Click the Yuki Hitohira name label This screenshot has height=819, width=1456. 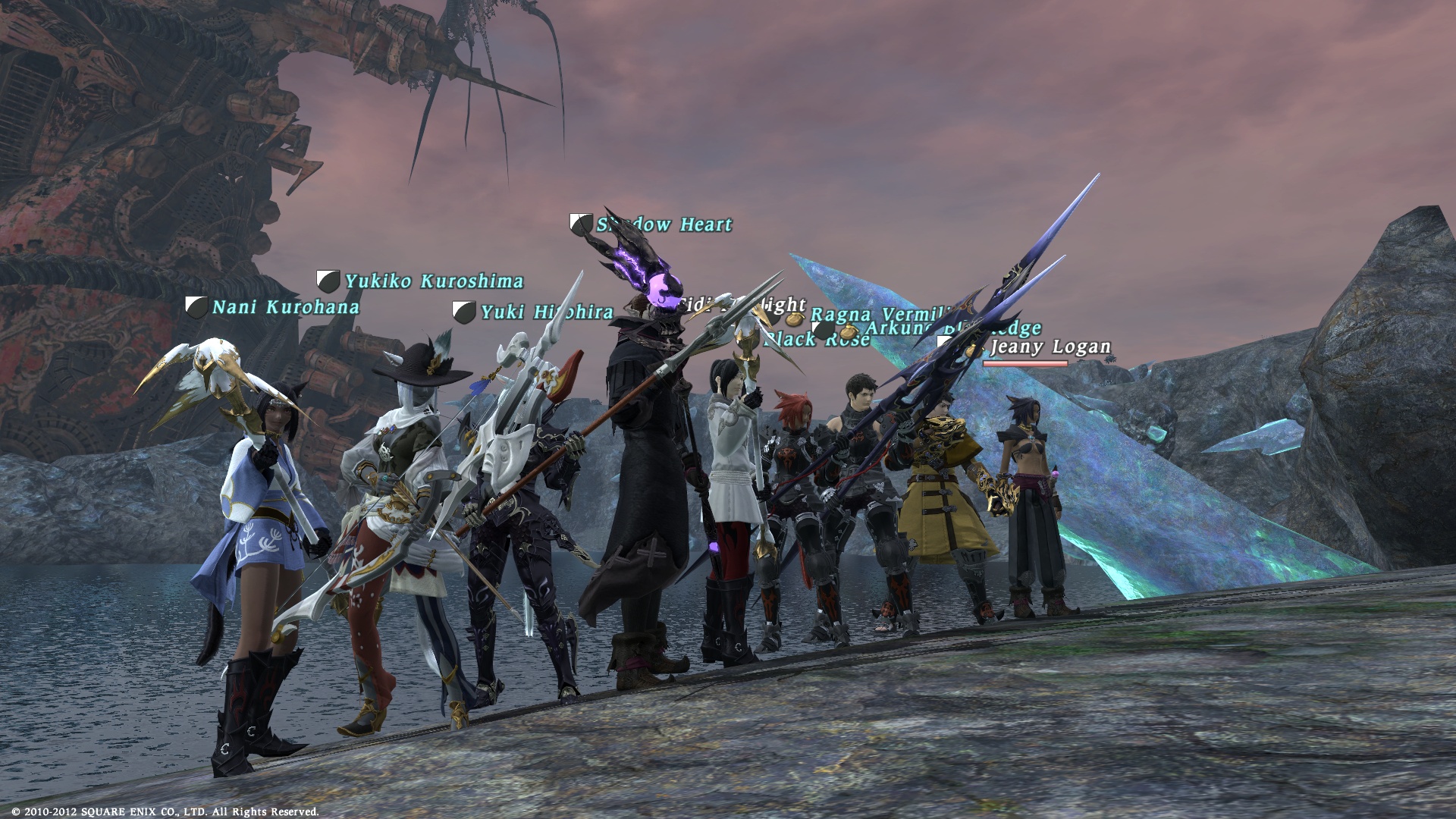546,312
